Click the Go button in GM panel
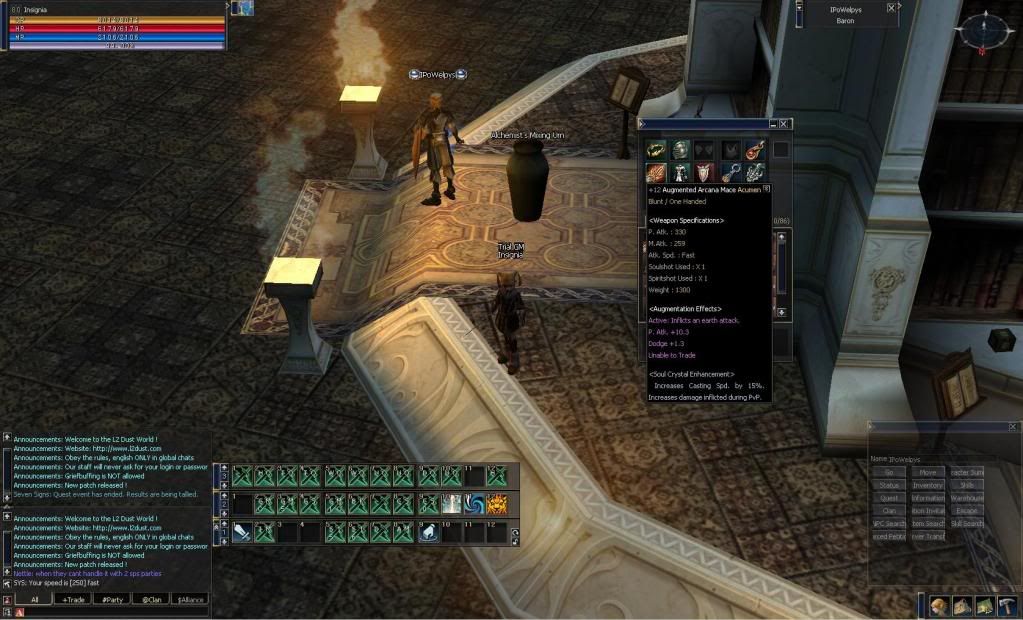The height and width of the screenshot is (620, 1023). tap(888, 472)
